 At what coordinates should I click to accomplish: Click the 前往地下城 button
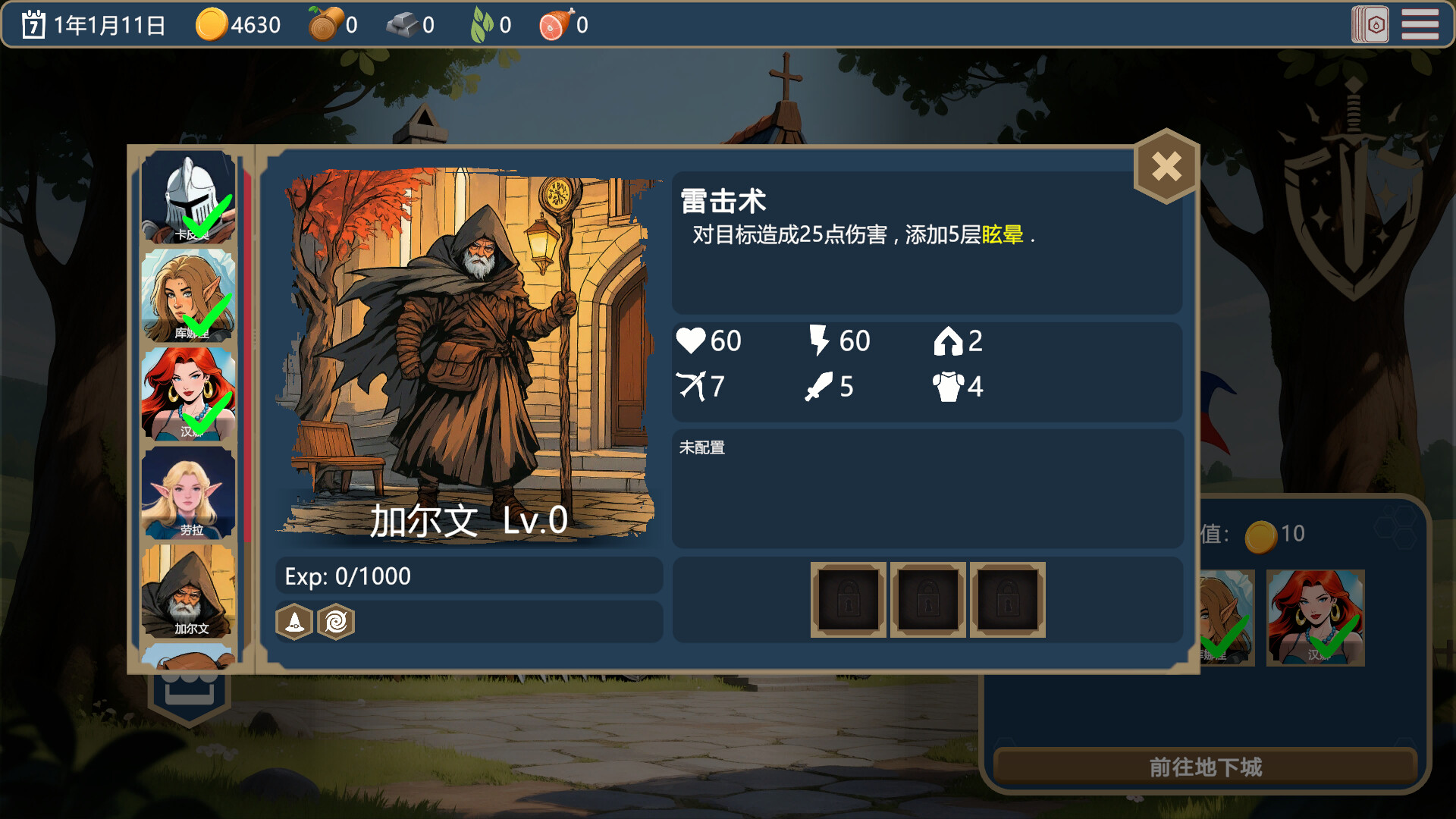tap(1206, 767)
